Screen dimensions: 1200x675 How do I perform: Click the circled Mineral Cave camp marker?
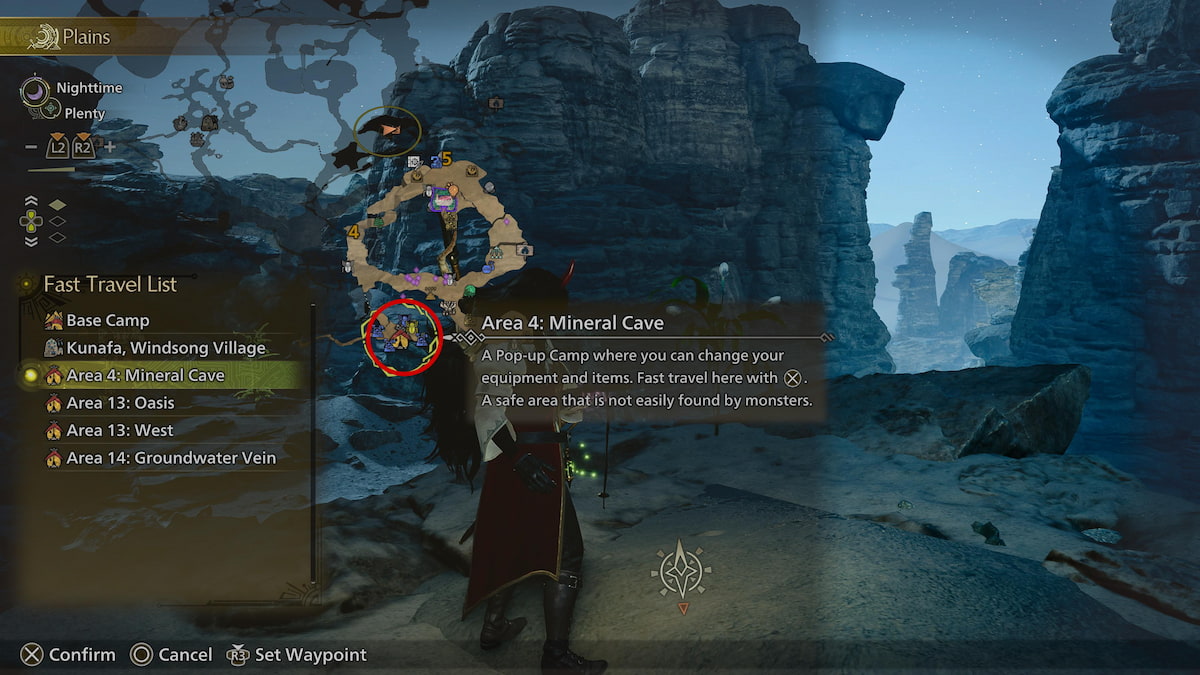402,335
